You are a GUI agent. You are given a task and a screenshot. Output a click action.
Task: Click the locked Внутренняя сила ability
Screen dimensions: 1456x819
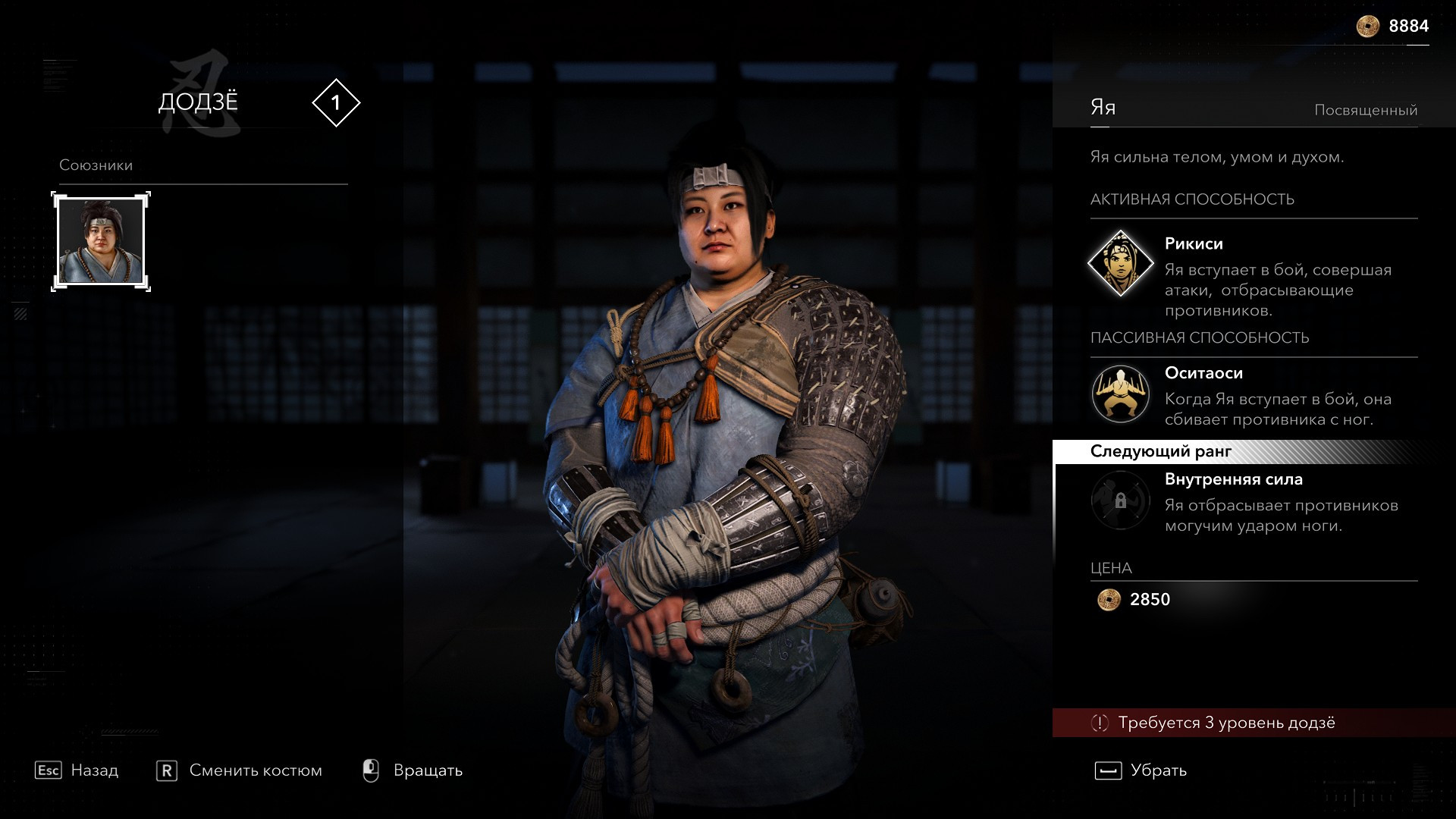point(1120,500)
